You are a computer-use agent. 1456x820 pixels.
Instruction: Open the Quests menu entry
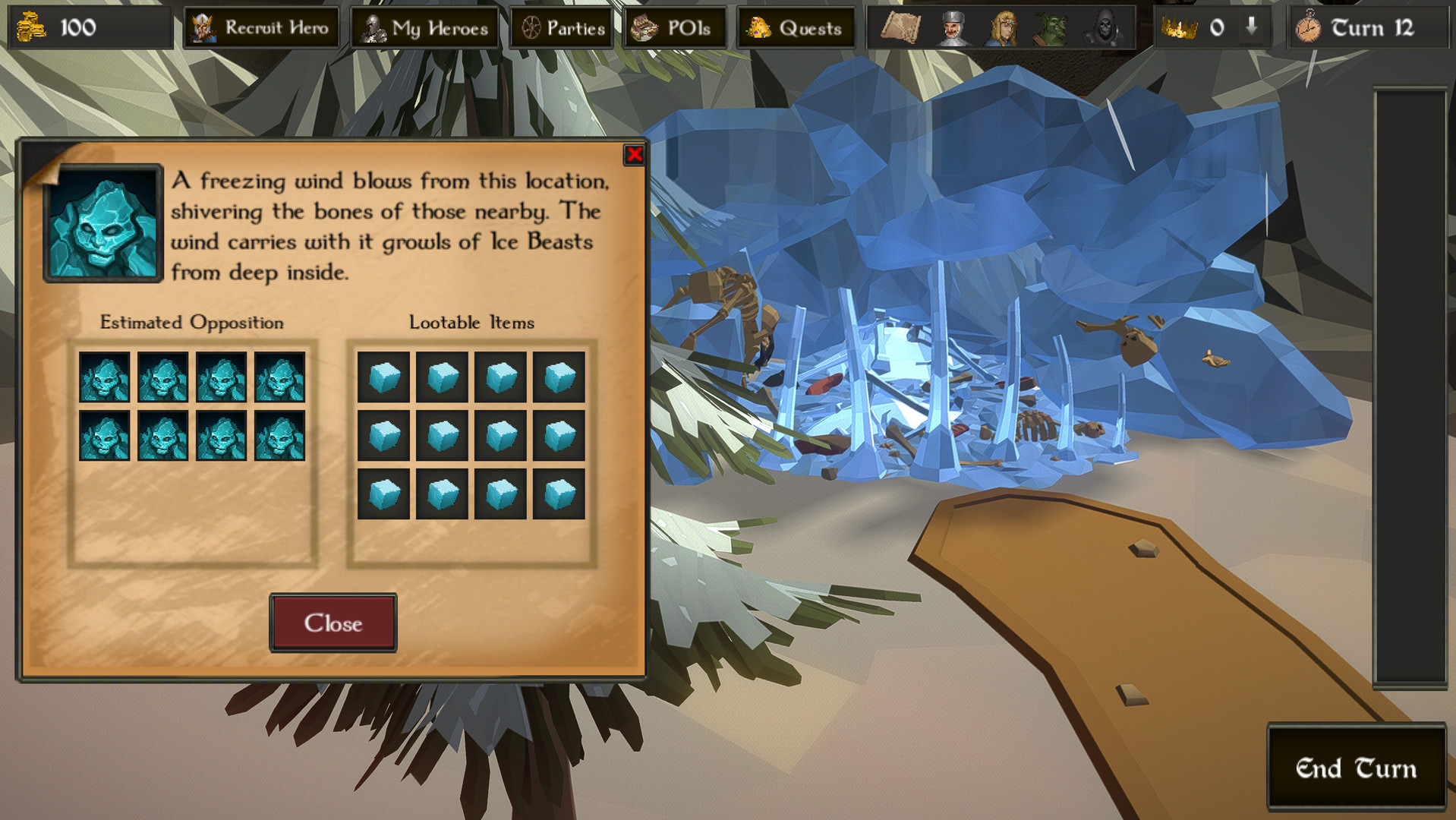[x=793, y=27]
